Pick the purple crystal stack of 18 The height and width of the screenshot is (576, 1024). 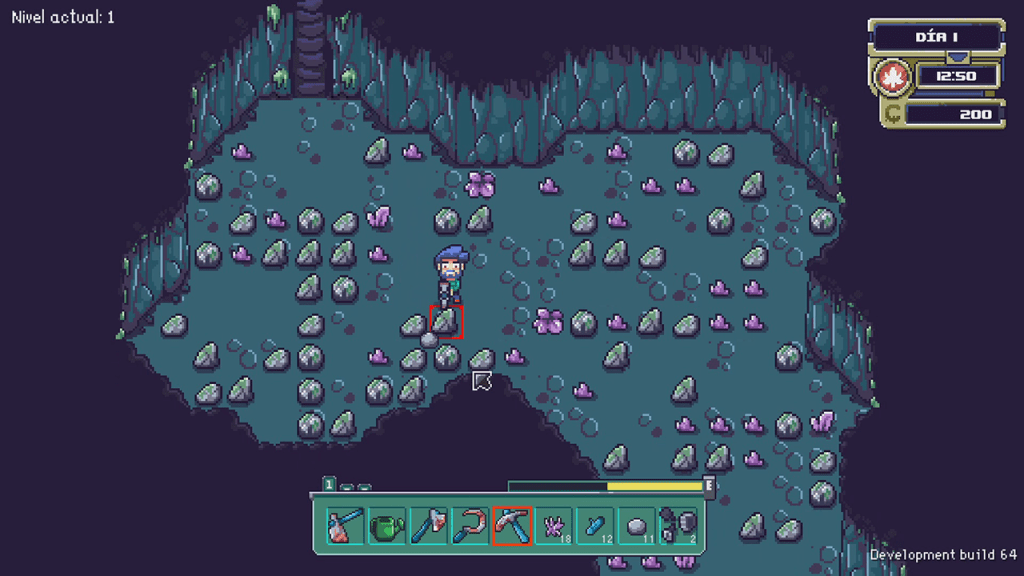553,525
